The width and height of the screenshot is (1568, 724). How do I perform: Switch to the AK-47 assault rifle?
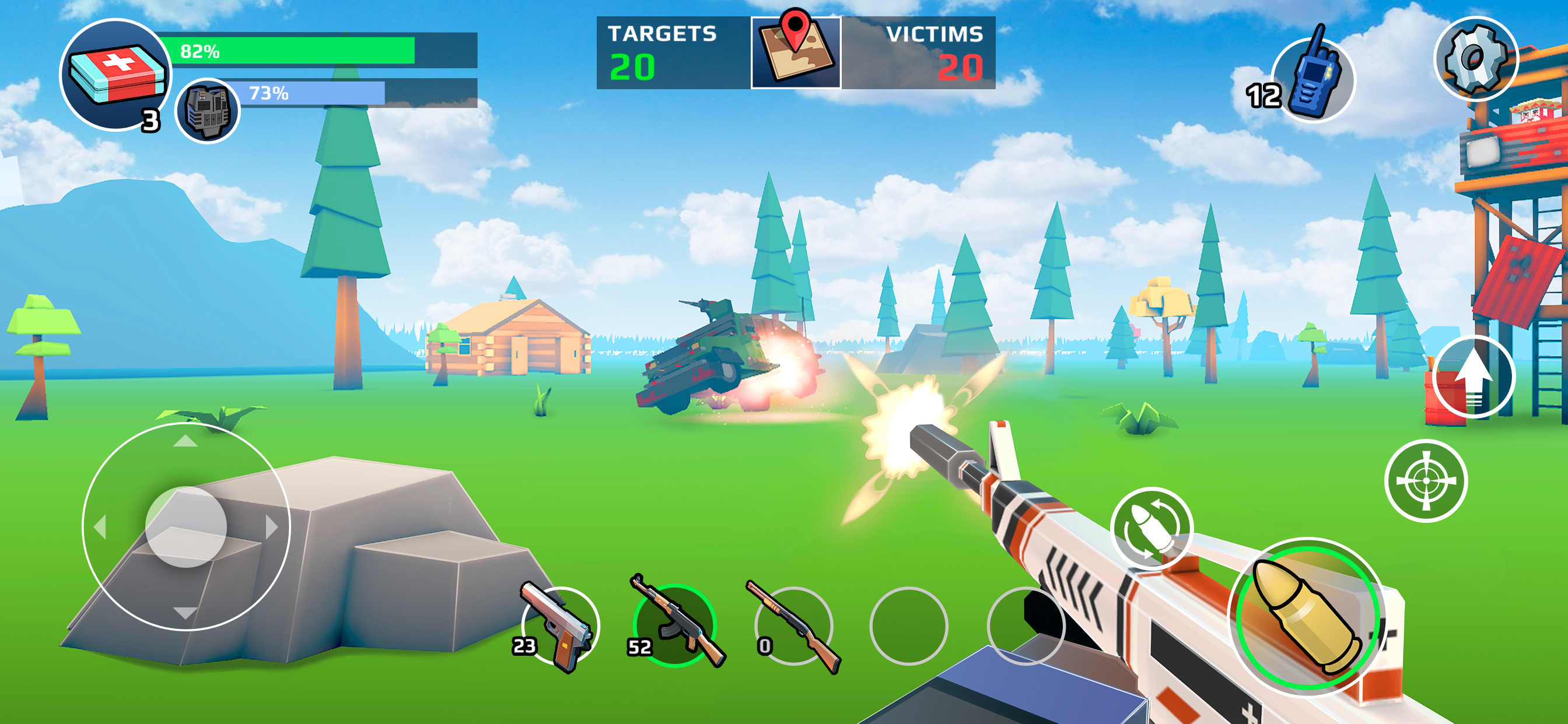674,625
